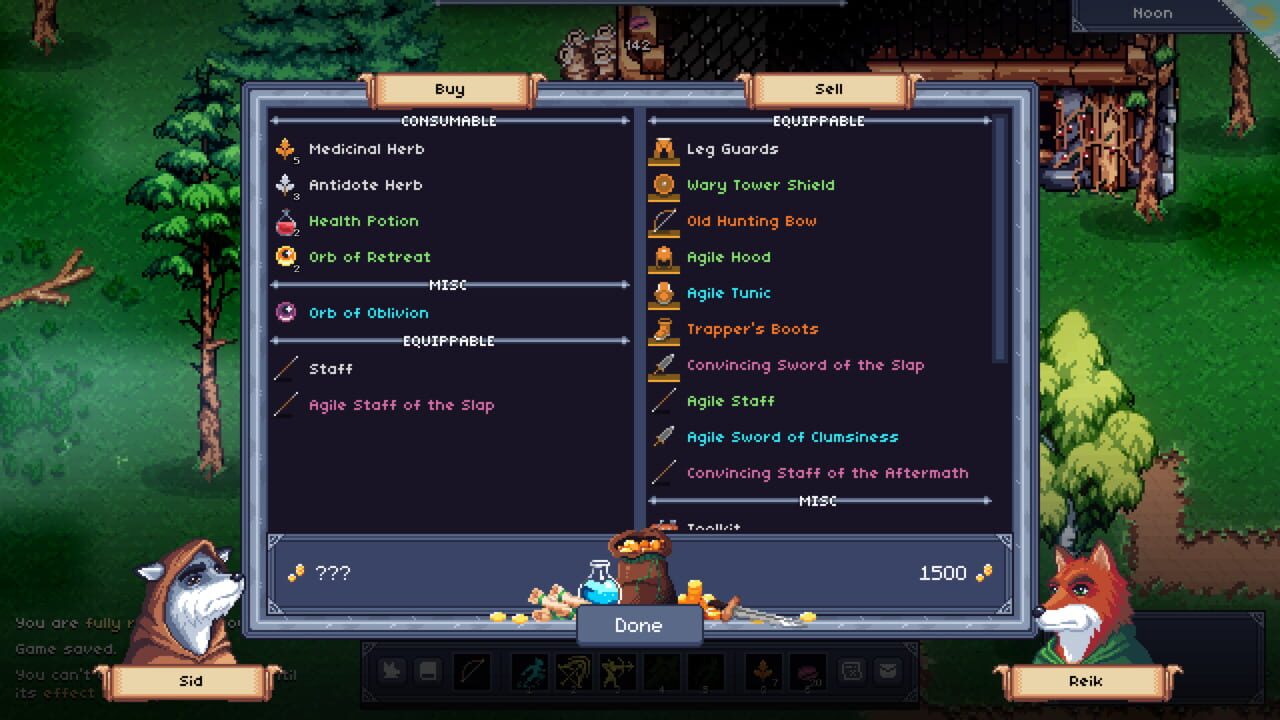Switch to the Sell tab

828,88
